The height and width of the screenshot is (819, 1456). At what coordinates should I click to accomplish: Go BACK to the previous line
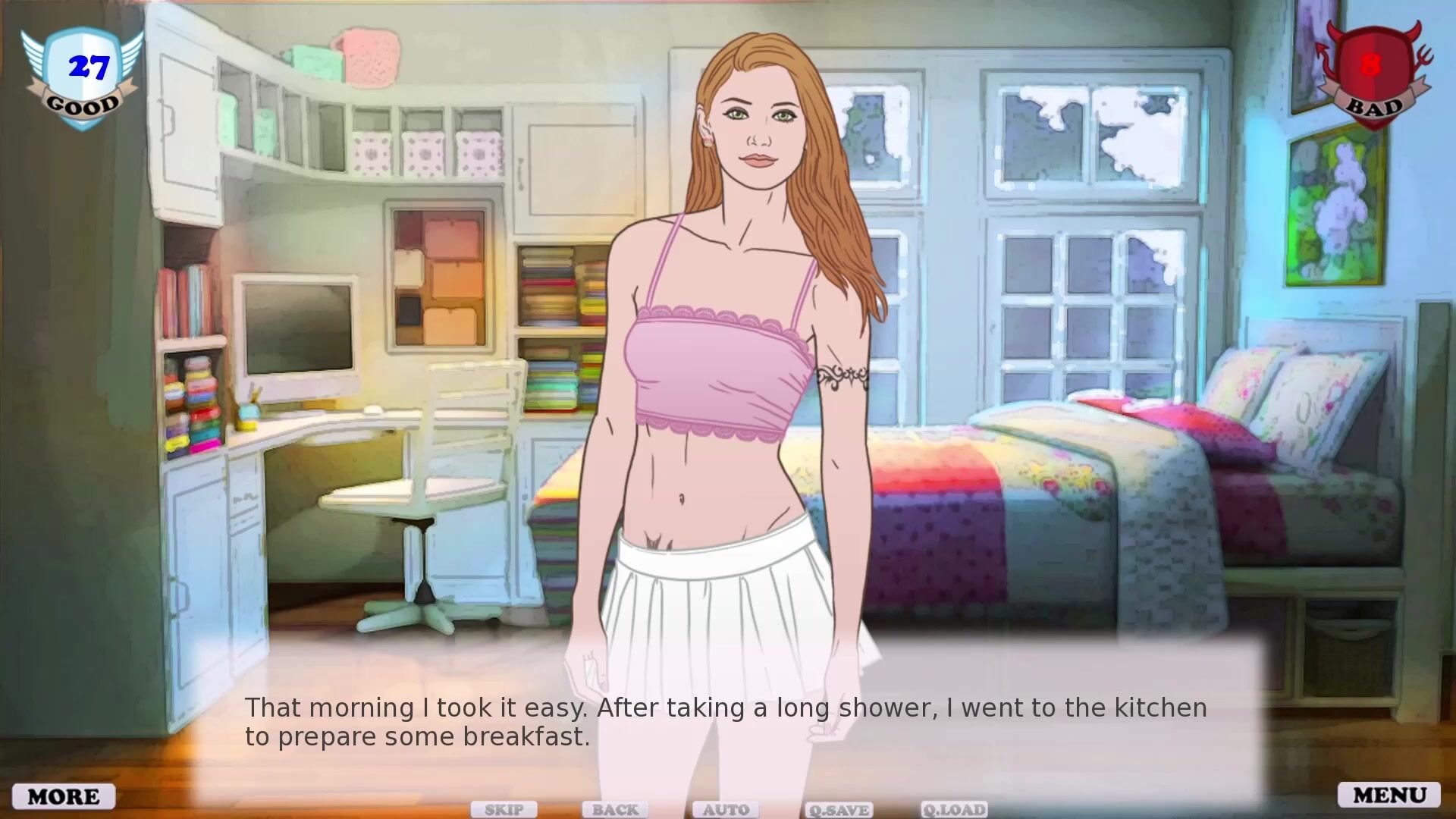(x=615, y=810)
